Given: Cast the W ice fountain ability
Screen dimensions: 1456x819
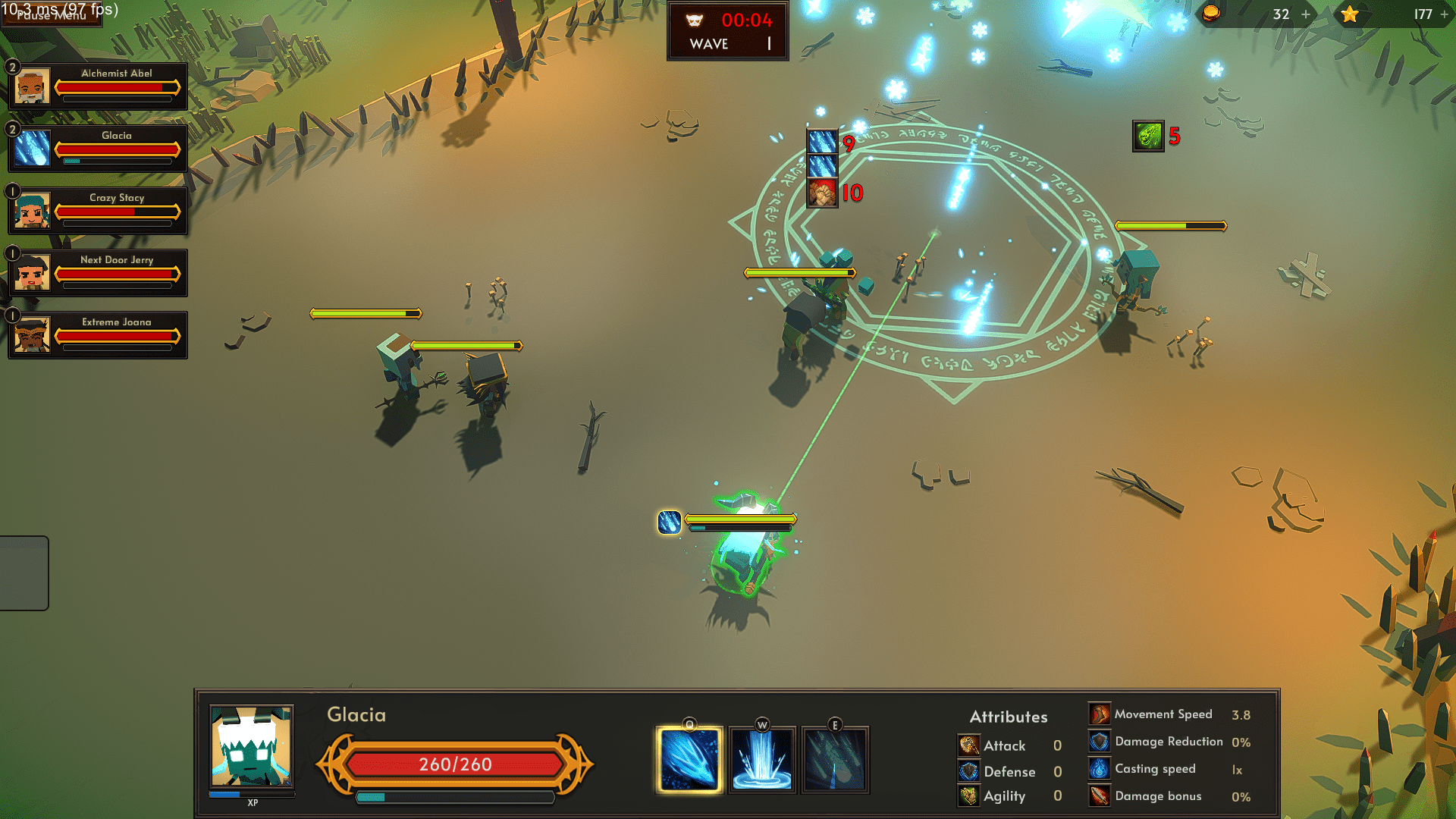Looking at the screenshot, I should click(x=762, y=760).
